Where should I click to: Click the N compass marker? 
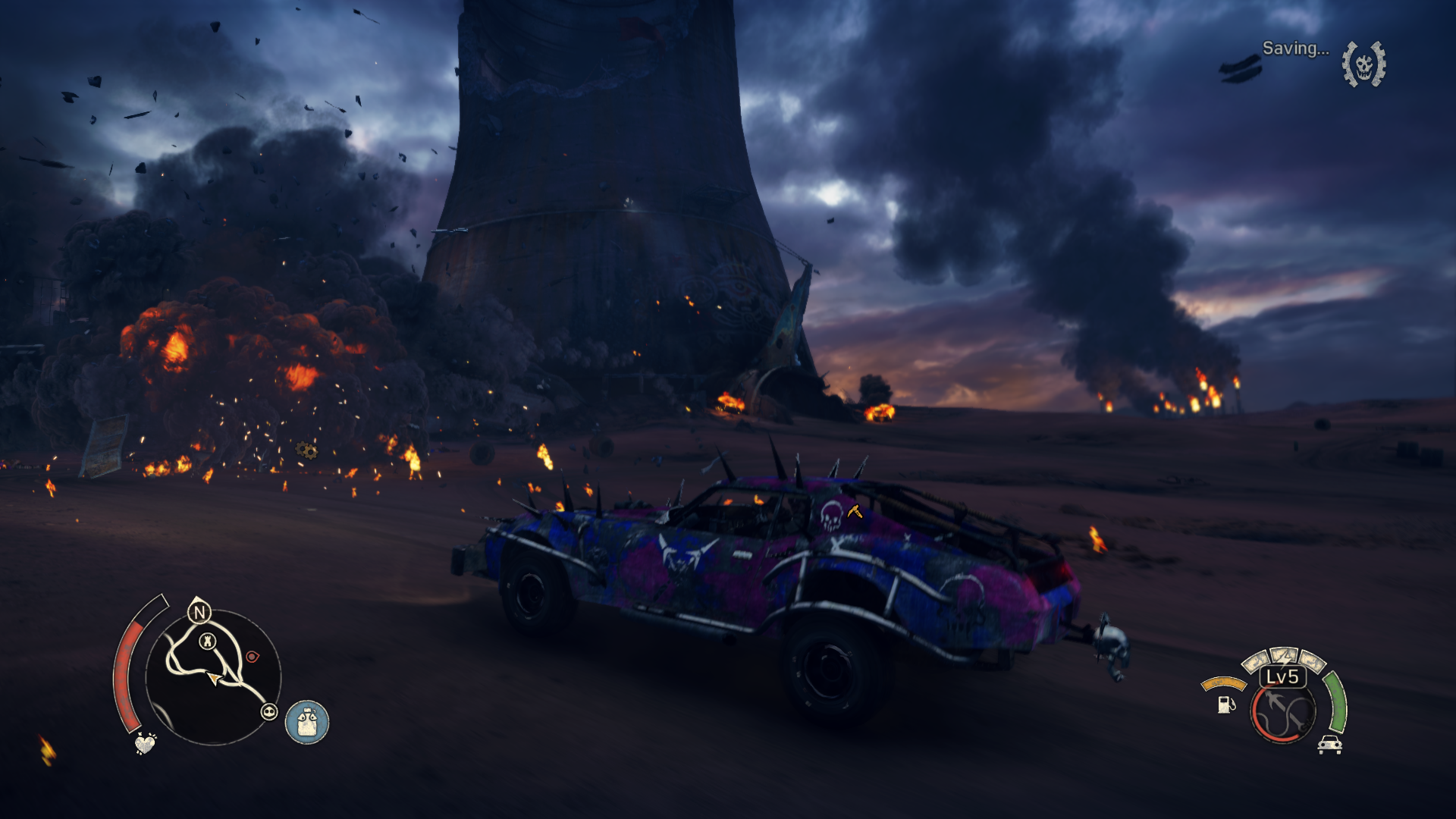click(x=199, y=612)
